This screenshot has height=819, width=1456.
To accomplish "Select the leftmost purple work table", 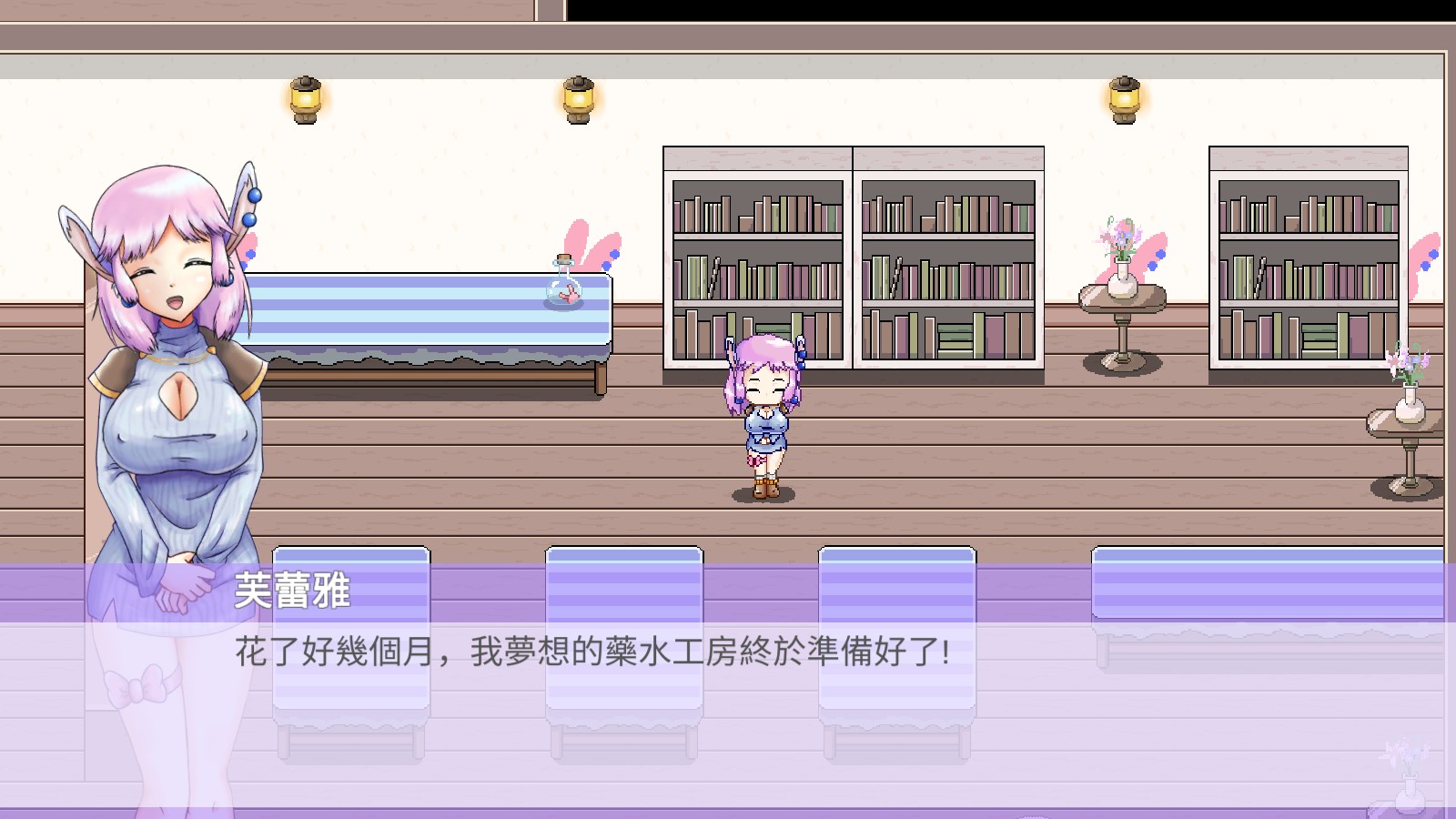I will (350, 637).
